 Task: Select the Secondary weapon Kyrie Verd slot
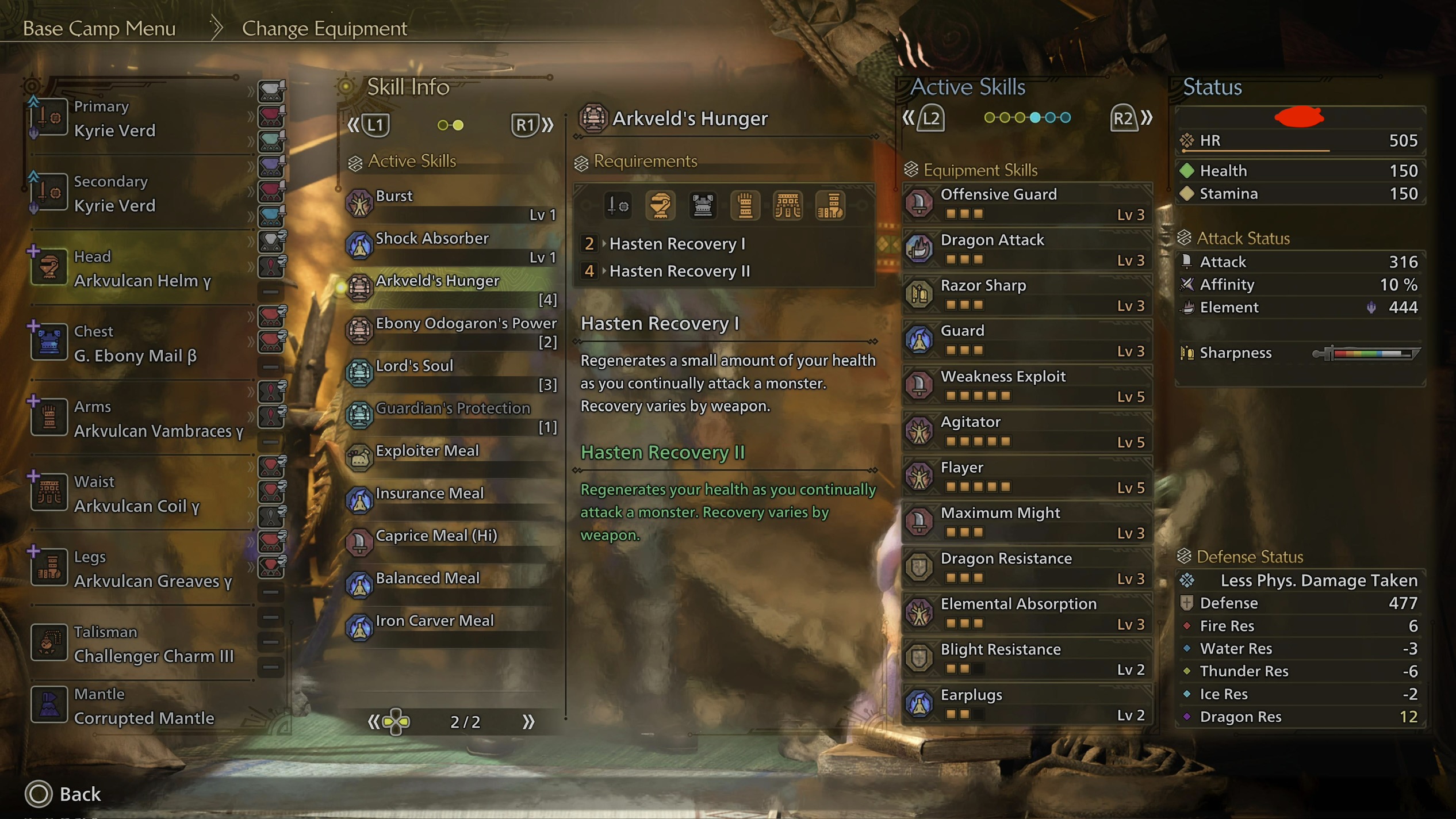(138, 194)
